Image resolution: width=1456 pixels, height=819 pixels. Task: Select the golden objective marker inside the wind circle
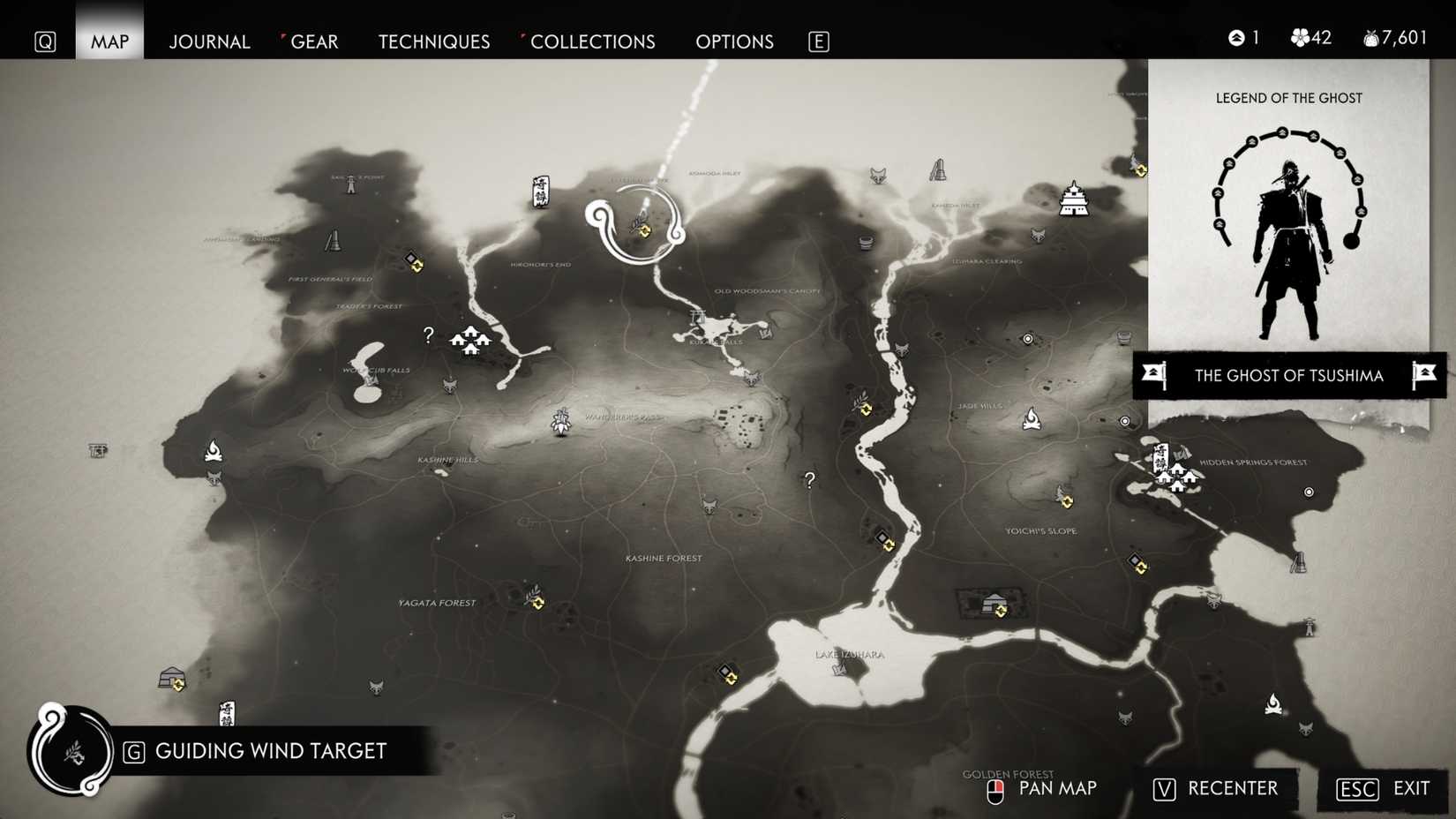tap(643, 231)
